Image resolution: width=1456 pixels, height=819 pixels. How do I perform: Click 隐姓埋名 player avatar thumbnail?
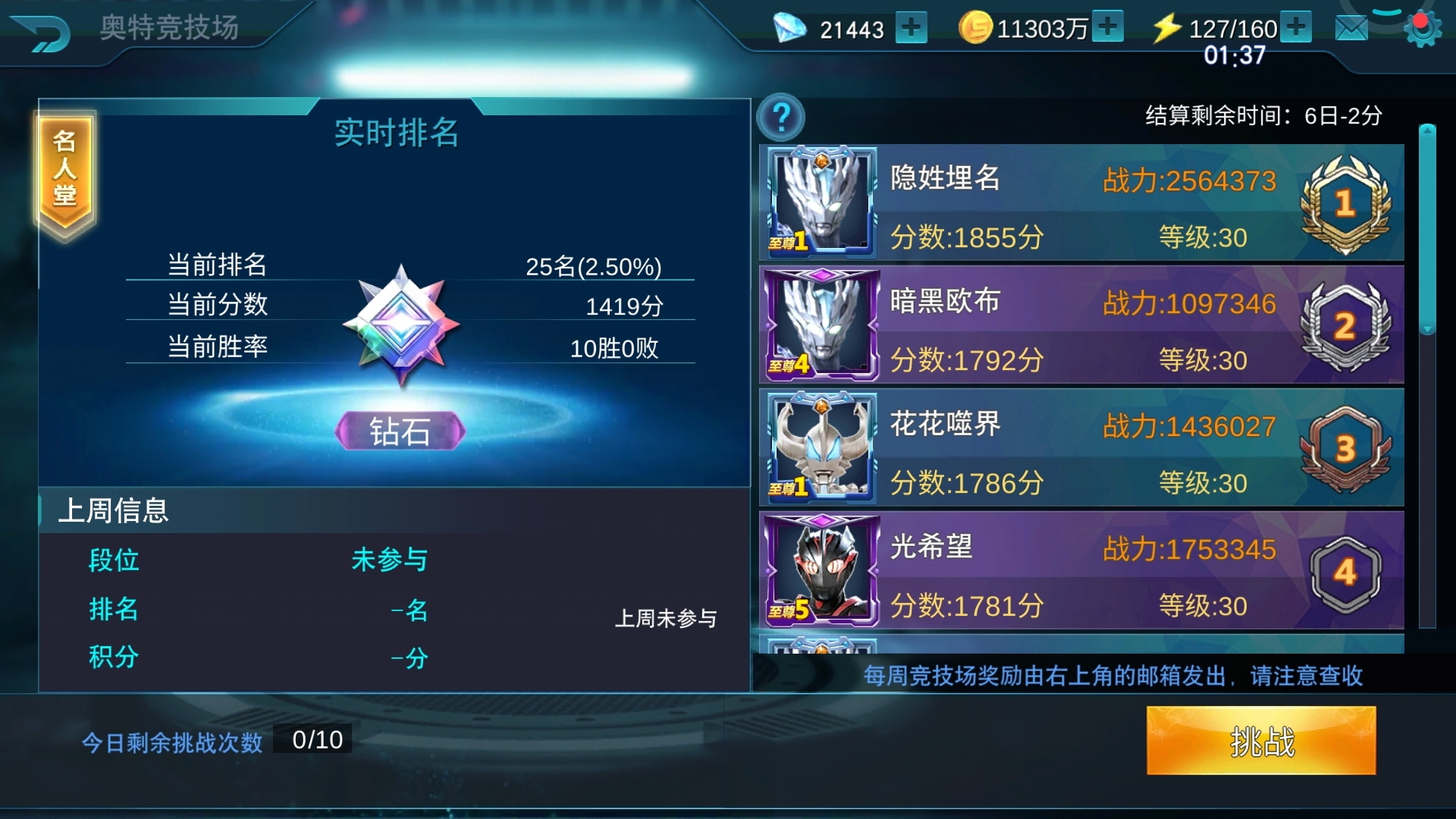coord(821,201)
